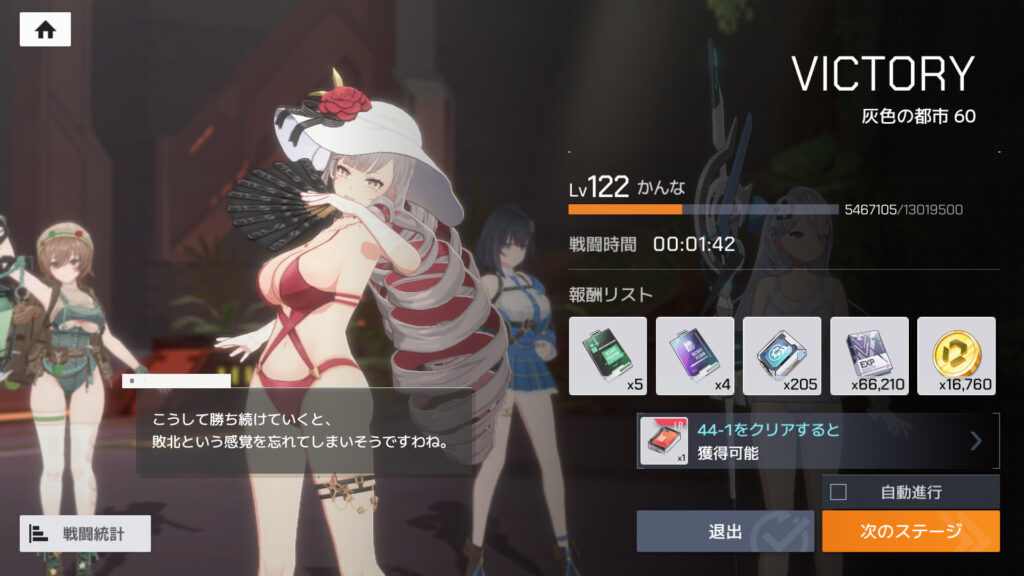The image size is (1024, 576).
Task: Open the 44-1 clear reward banner
Action: pyautogui.click(x=817, y=441)
